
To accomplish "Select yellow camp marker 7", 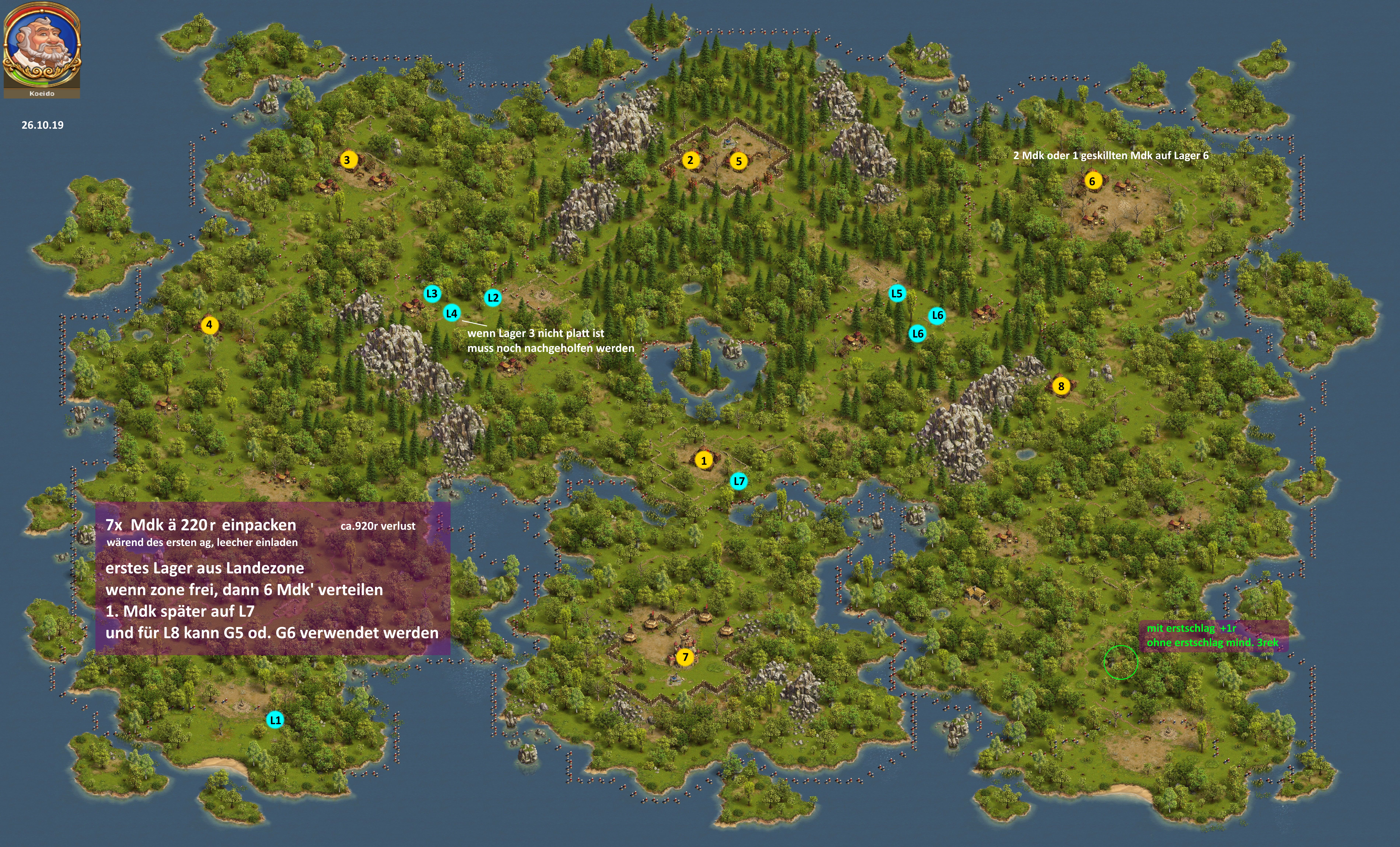I will pos(685,657).
